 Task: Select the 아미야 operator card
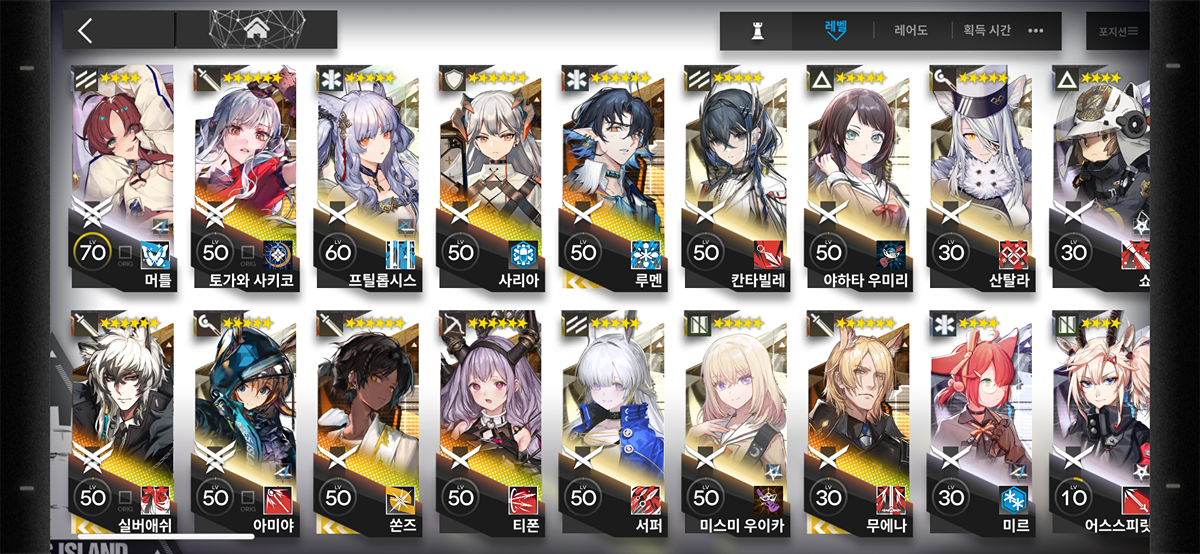[x=245, y=420]
